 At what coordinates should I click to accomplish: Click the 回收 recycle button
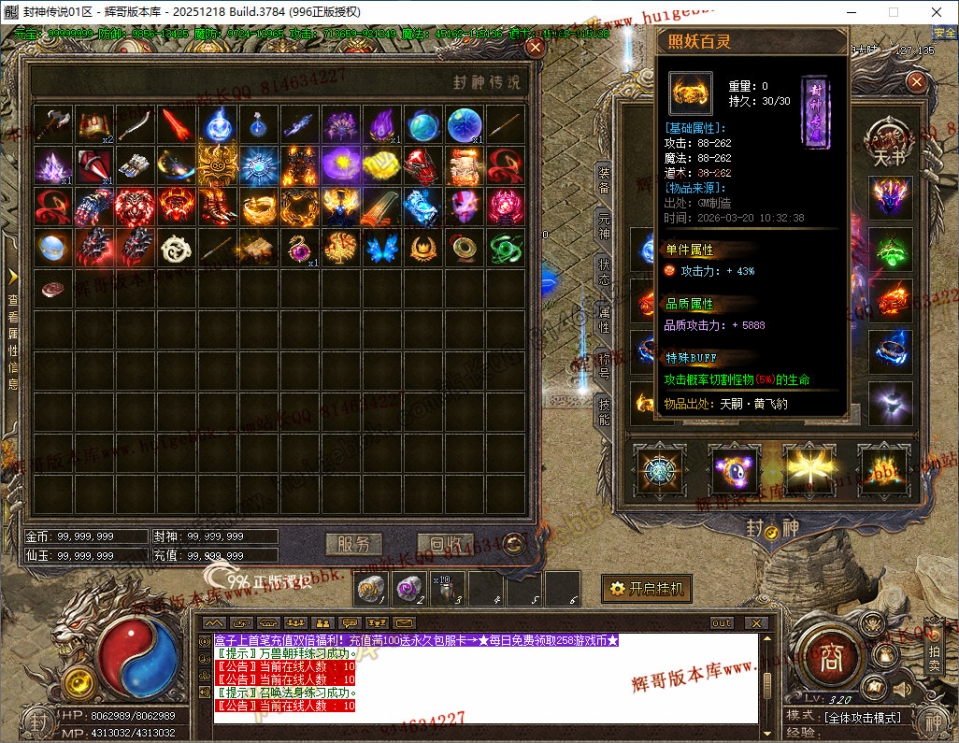coord(445,544)
